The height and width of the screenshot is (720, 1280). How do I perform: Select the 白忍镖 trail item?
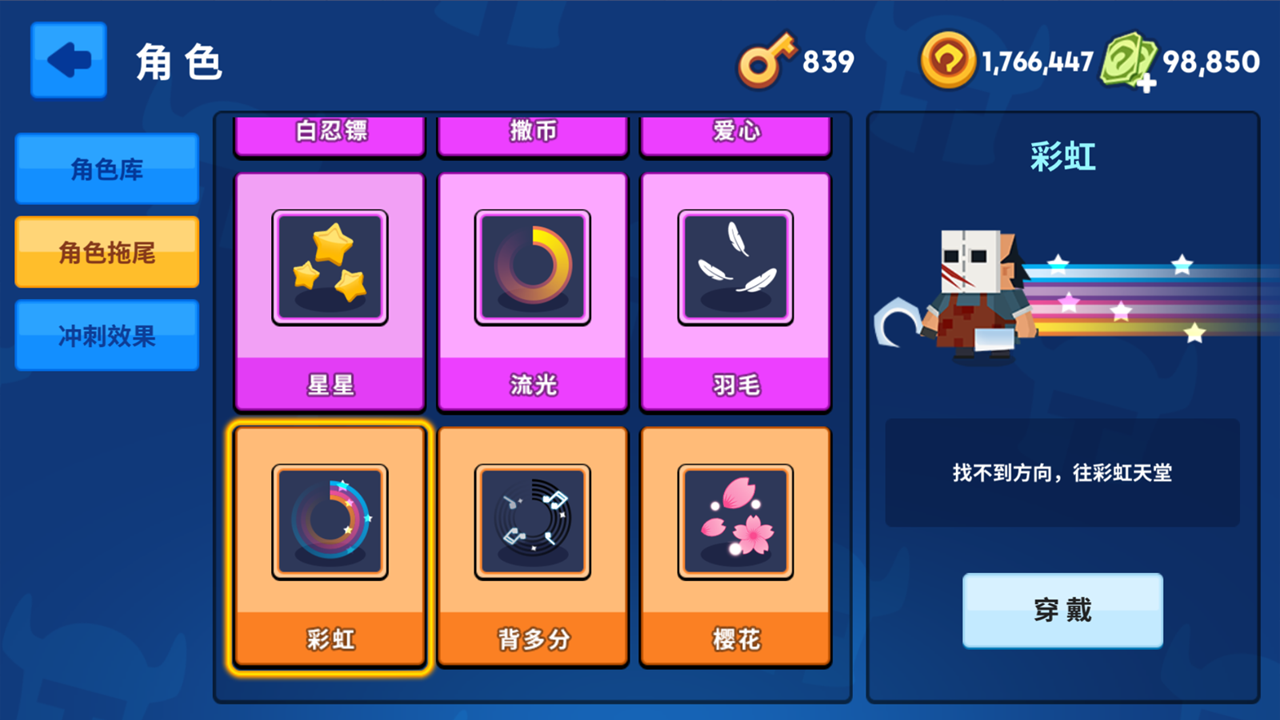(330, 135)
